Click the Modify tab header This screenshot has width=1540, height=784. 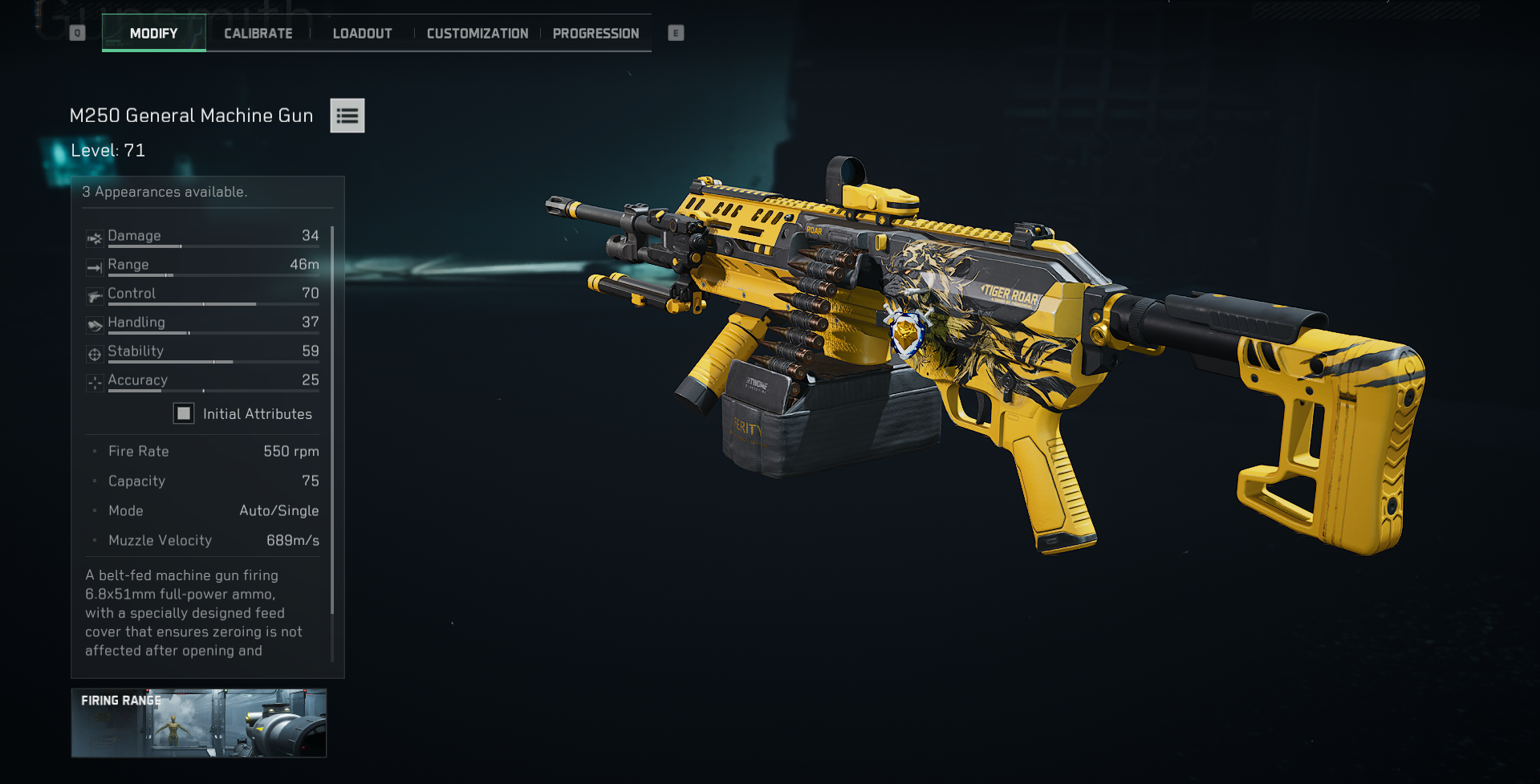[153, 33]
